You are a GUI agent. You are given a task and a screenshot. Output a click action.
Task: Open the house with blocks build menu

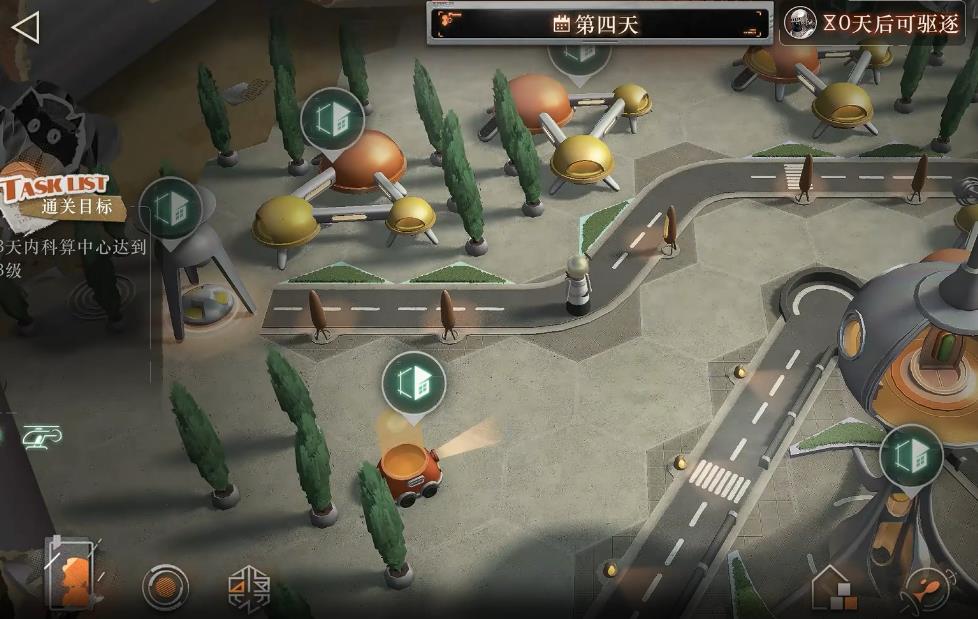(x=833, y=587)
